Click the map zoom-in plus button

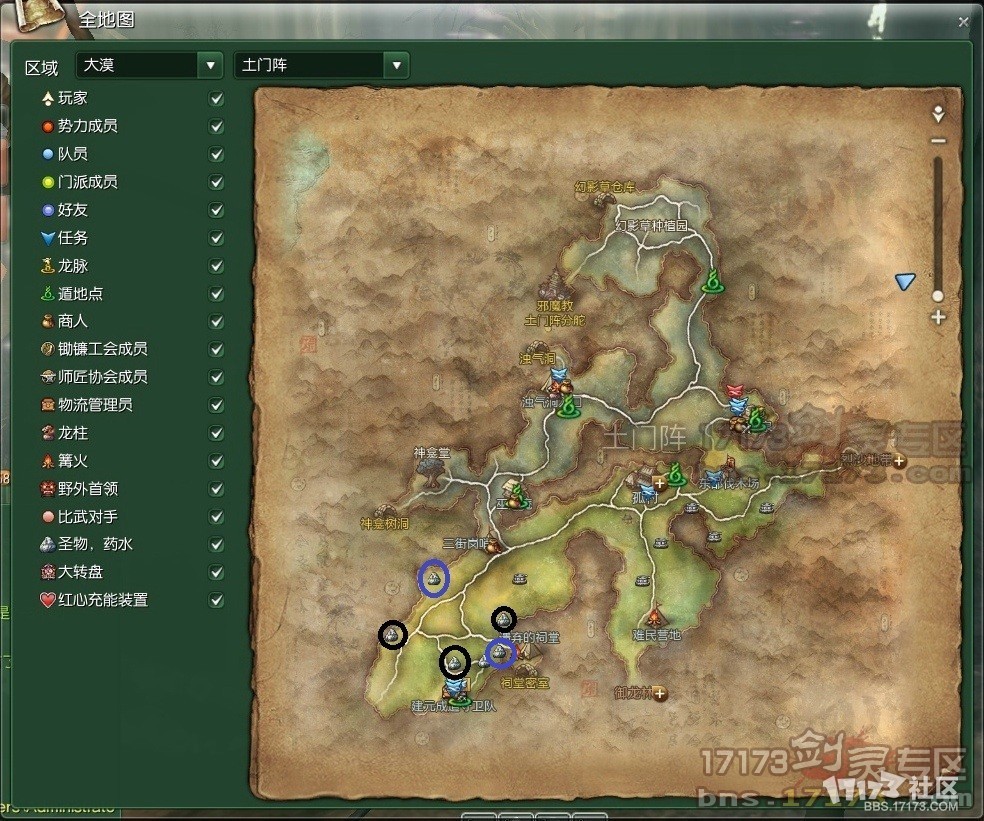[x=938, y=318]
